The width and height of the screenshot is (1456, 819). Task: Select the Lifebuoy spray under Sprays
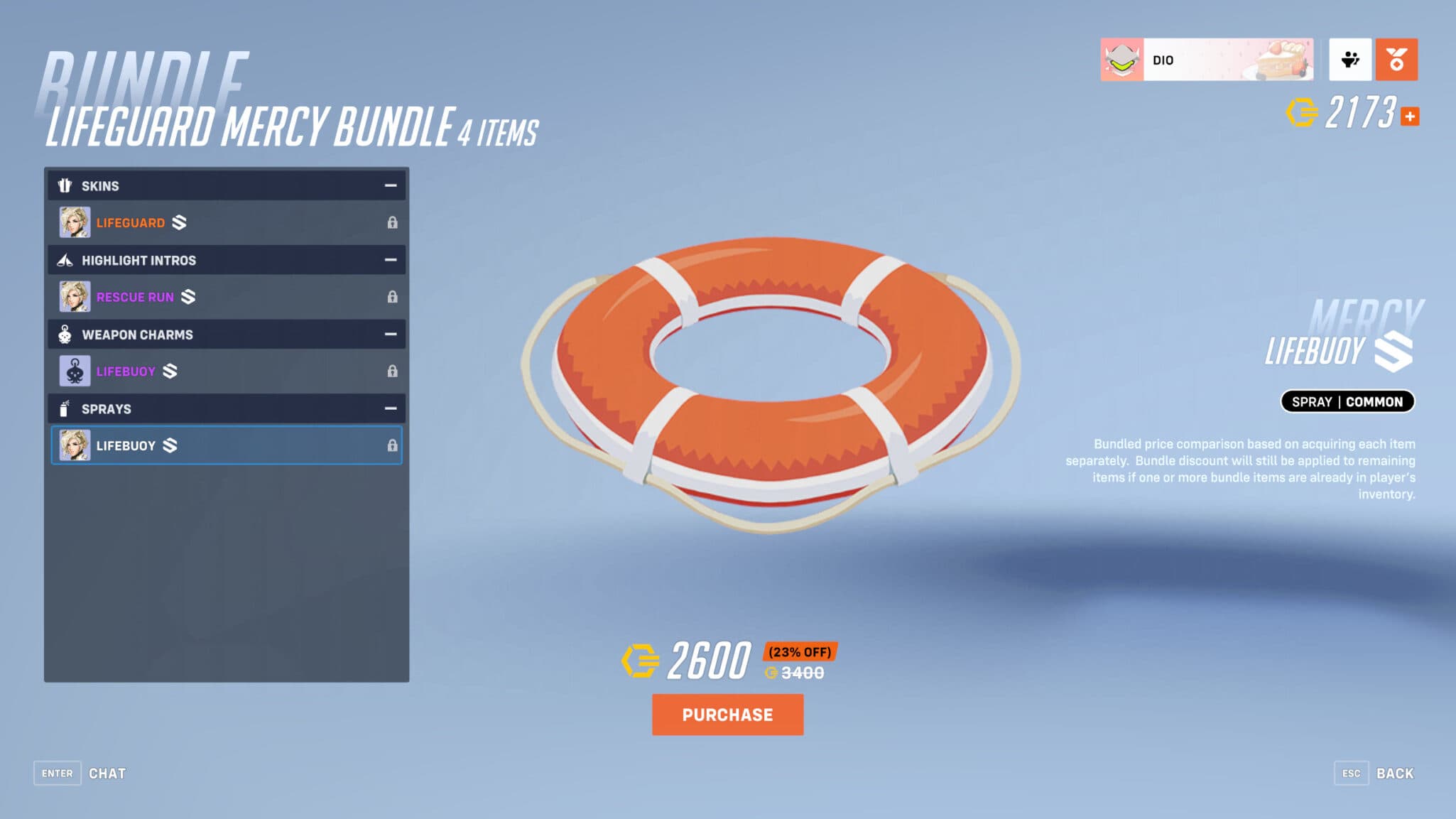point(225,445)
